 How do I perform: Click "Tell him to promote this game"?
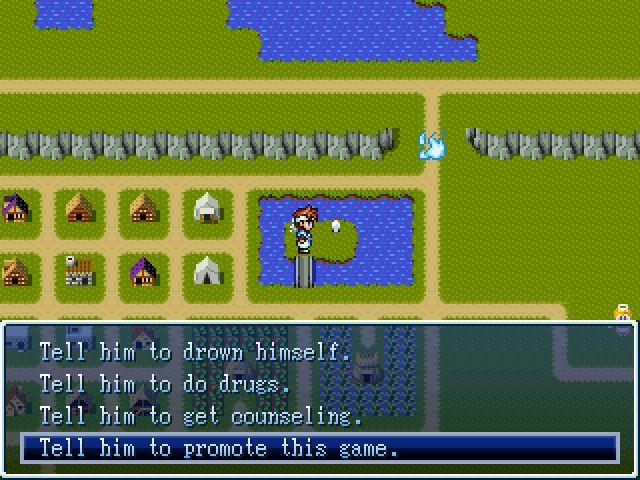click(218, 448)
